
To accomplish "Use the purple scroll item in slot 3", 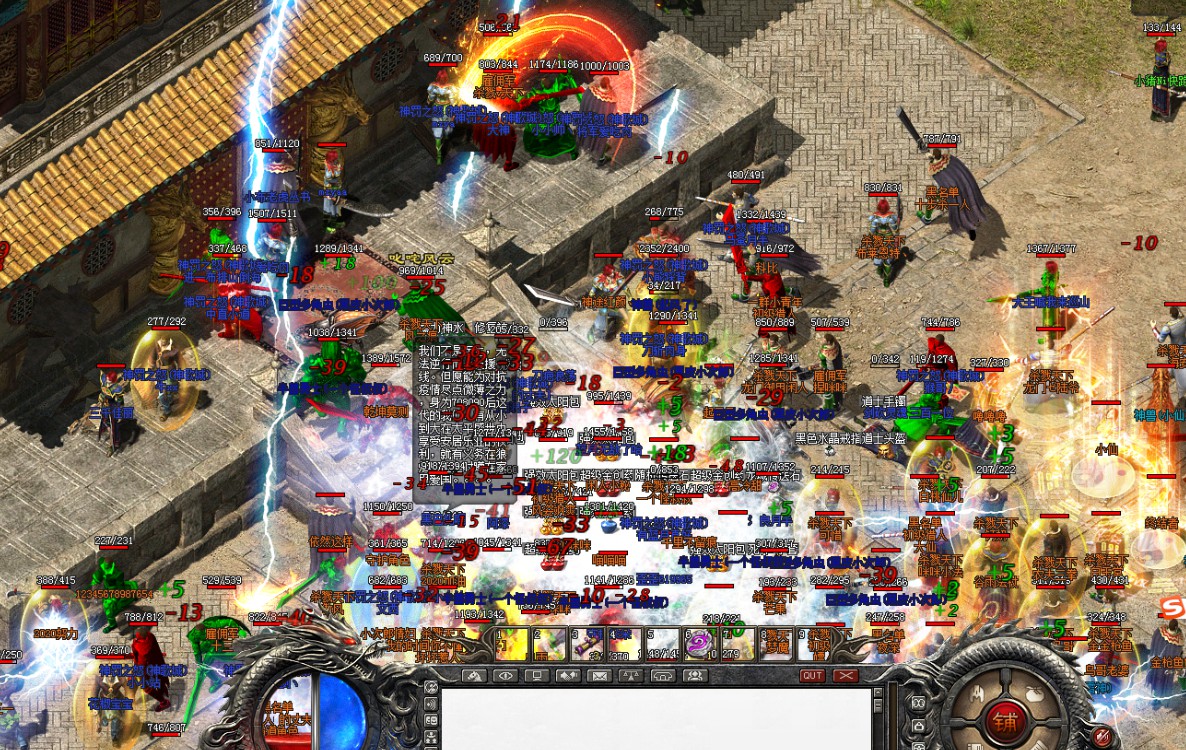I will (x=586, y=644).
